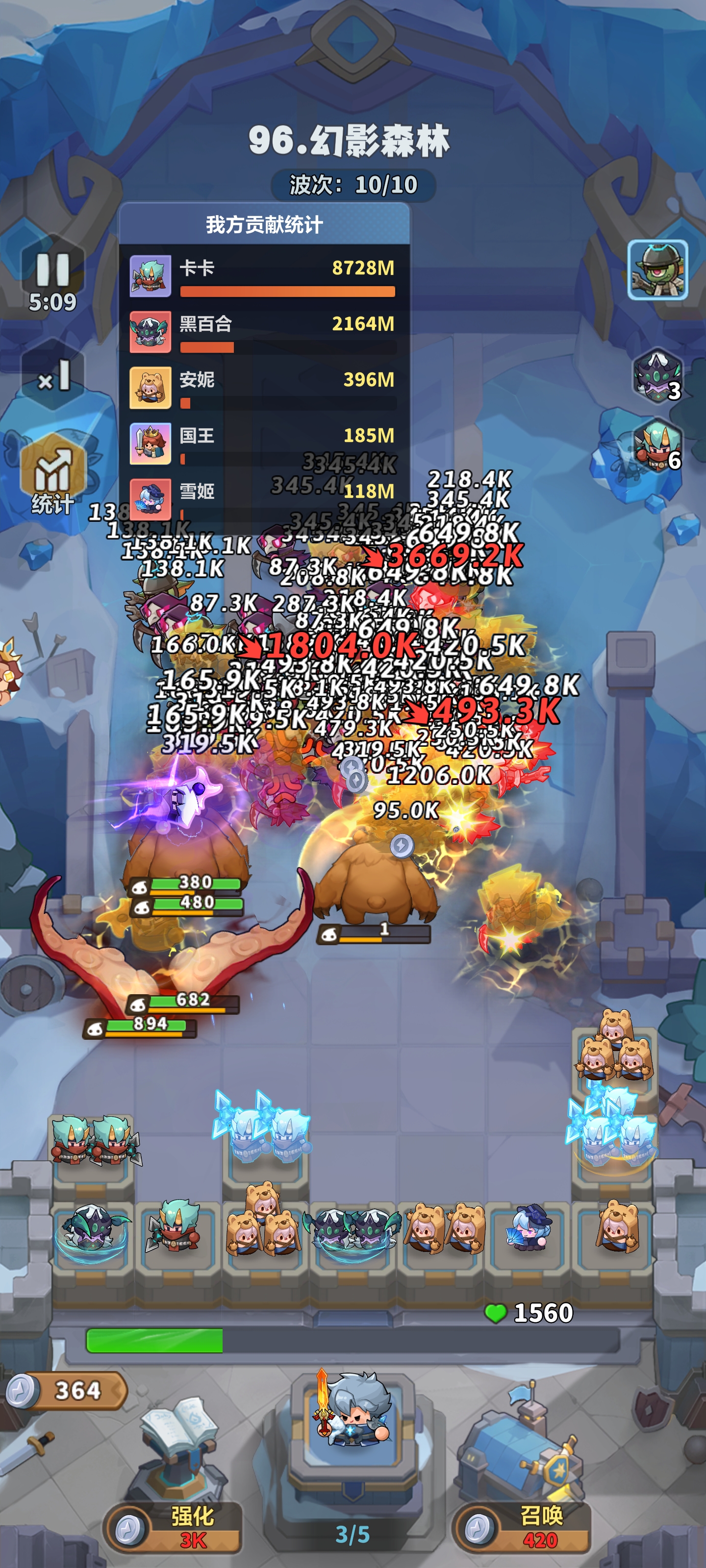Select the 卡卡 row in contribution stats
The image size is (706, 1568).
[x=264, y=276]
